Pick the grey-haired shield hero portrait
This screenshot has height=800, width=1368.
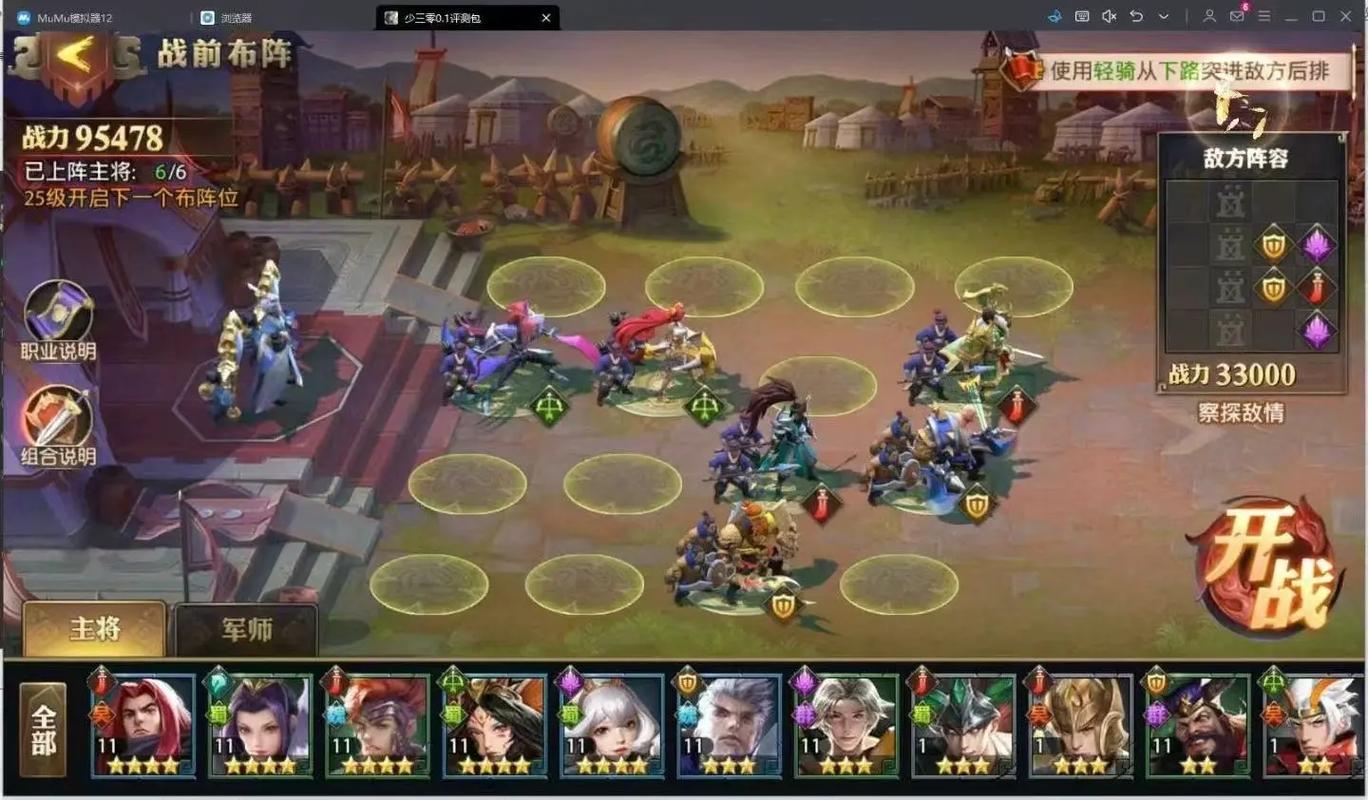click(729, 724)
